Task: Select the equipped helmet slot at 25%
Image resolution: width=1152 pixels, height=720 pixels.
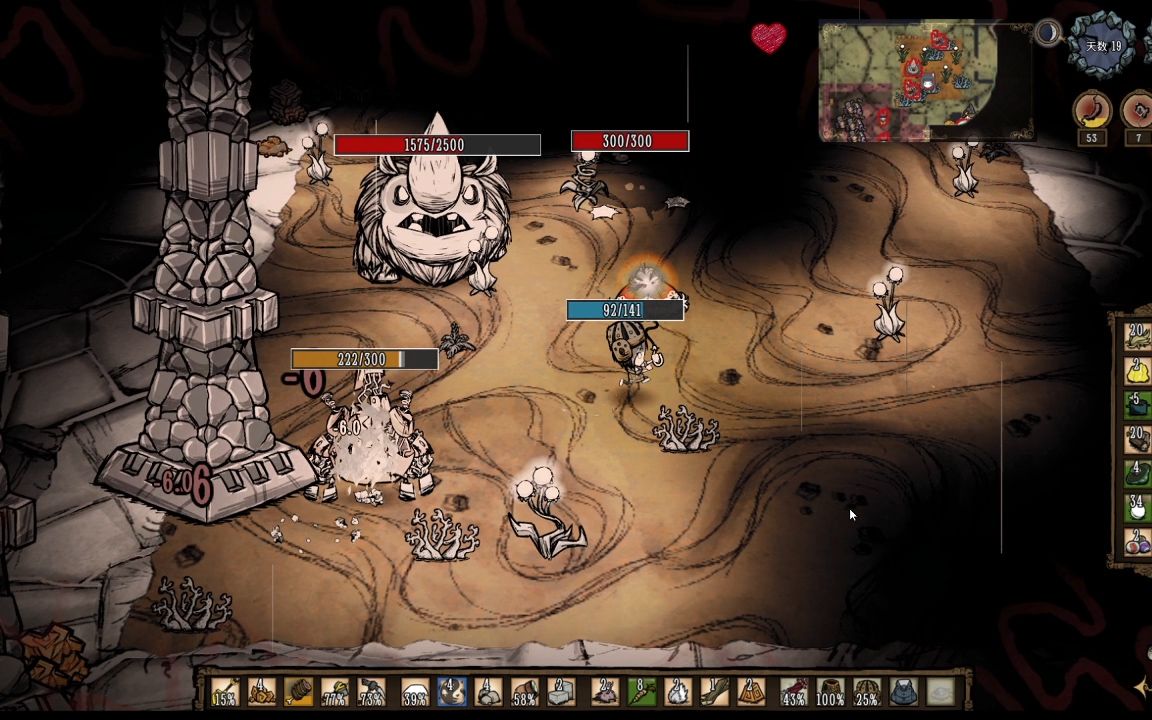Action: tap(866, 692)
